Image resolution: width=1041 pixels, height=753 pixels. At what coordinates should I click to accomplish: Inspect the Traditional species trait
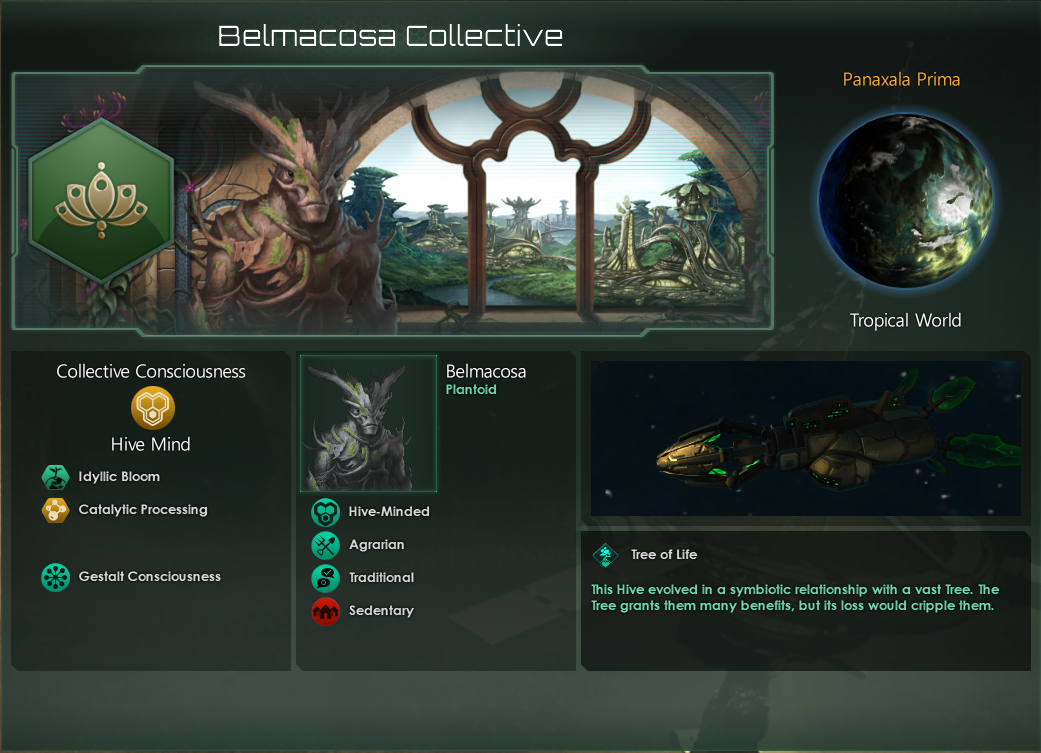pyautogui.click(x=325, y=578)
